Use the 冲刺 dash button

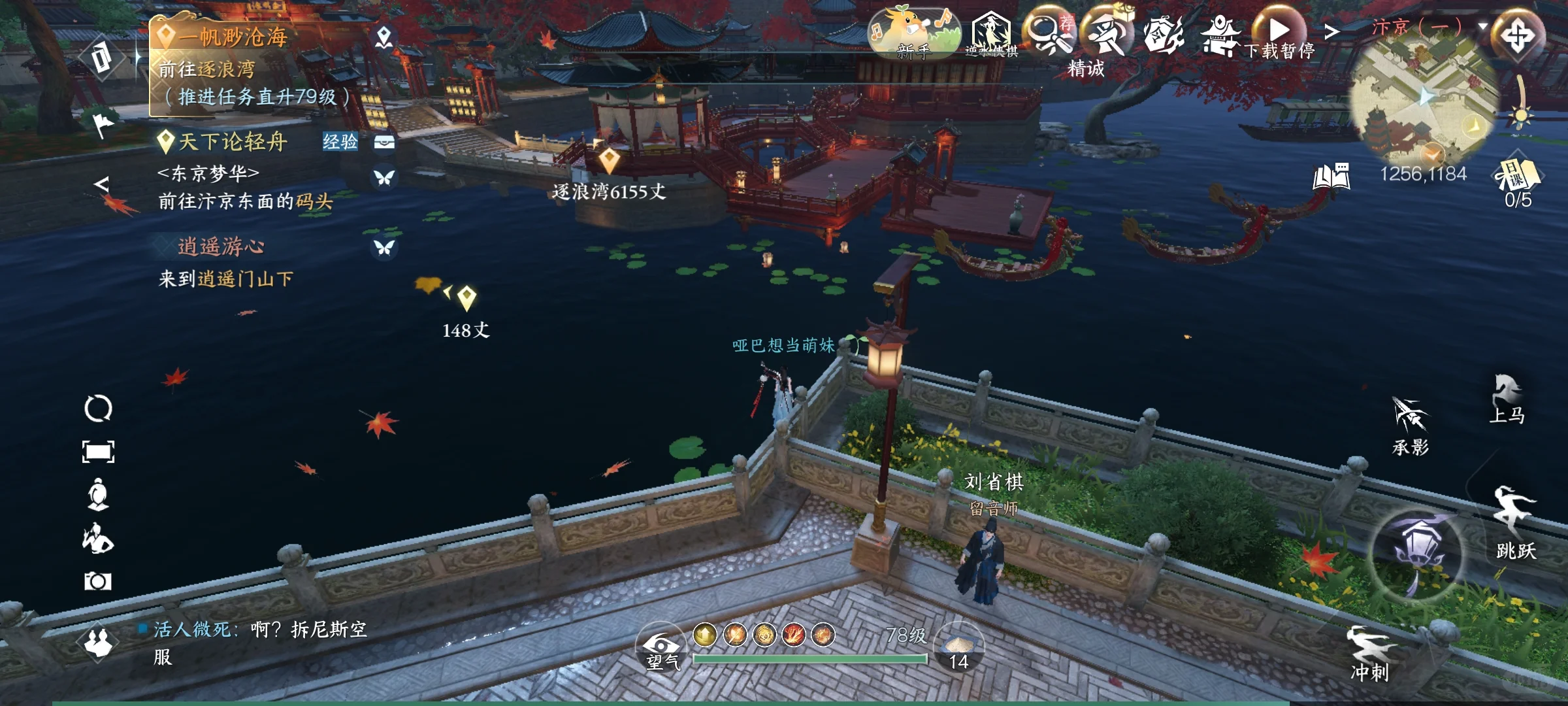(x=1370, y=652)
